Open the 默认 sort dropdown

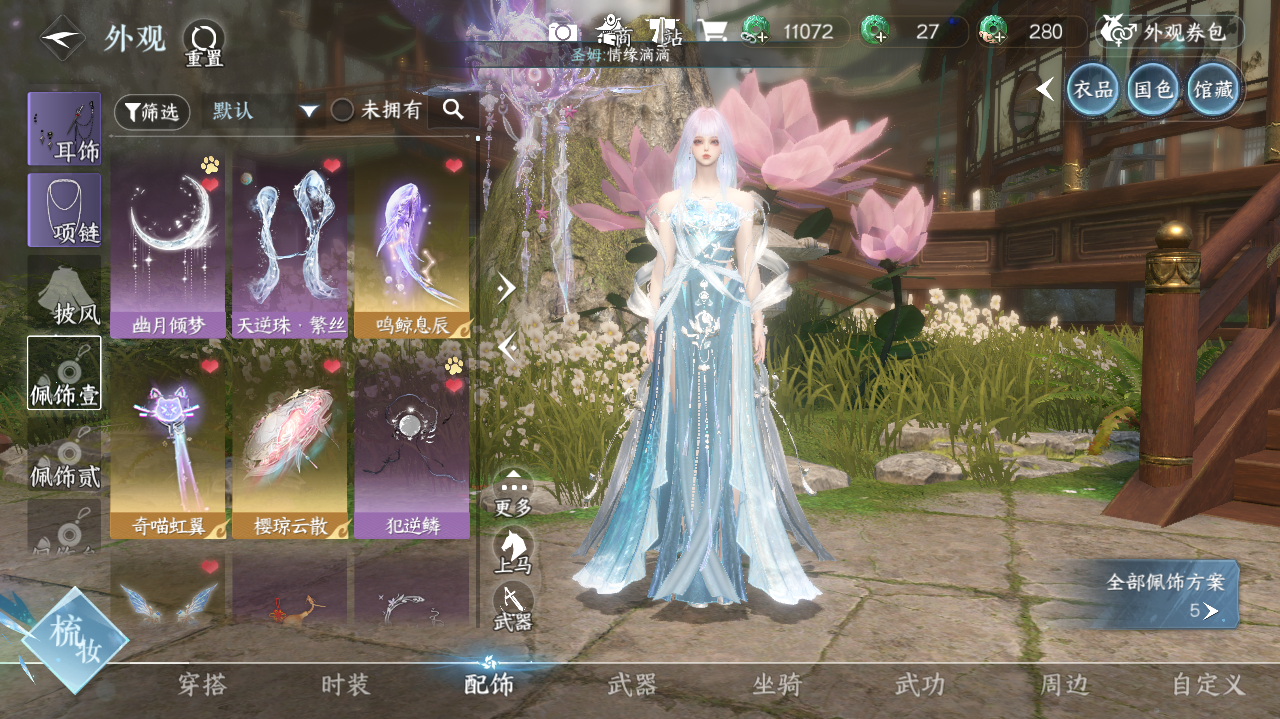(x=264, y=111)
